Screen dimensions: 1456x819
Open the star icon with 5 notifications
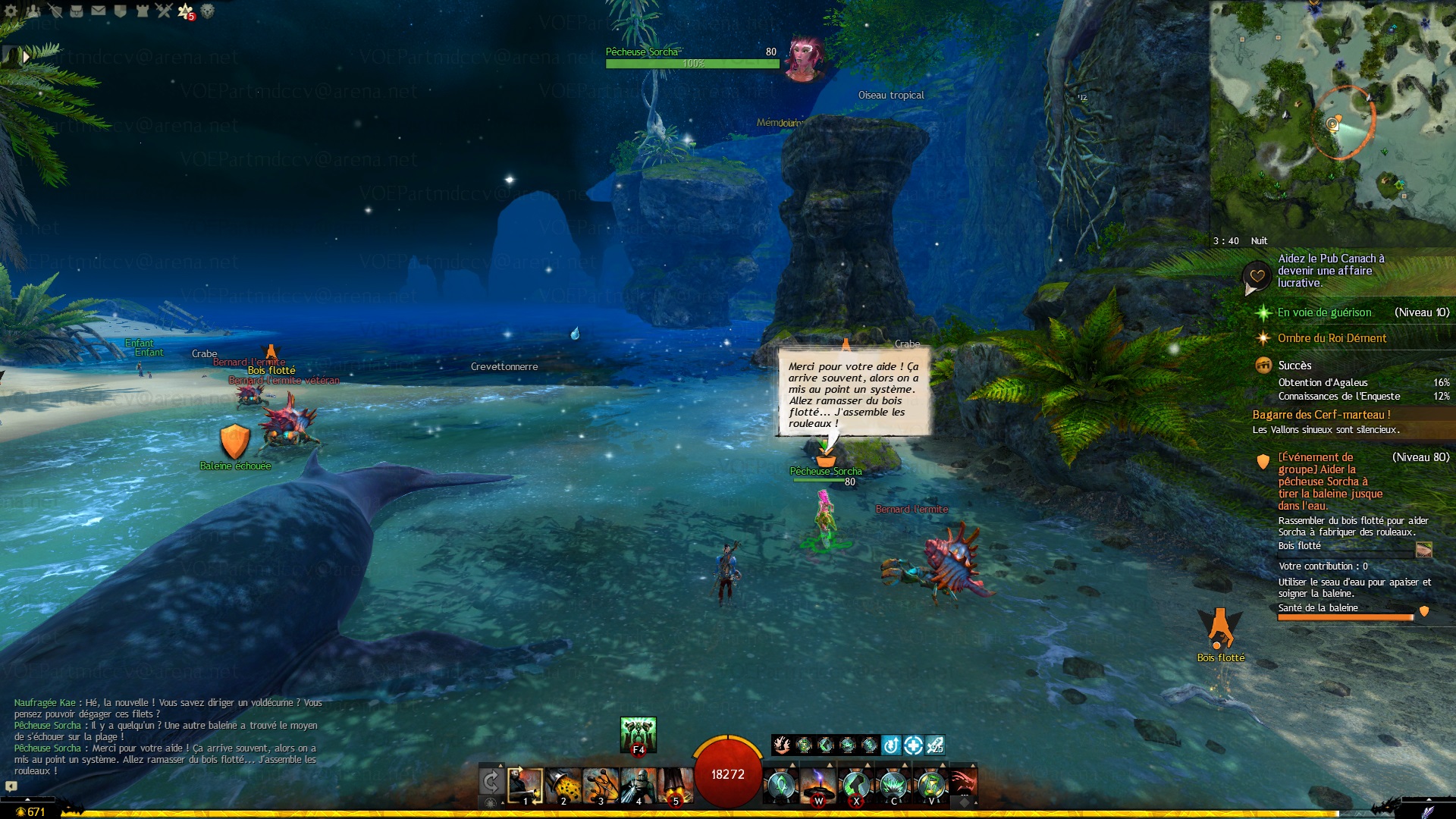(186, 11)
